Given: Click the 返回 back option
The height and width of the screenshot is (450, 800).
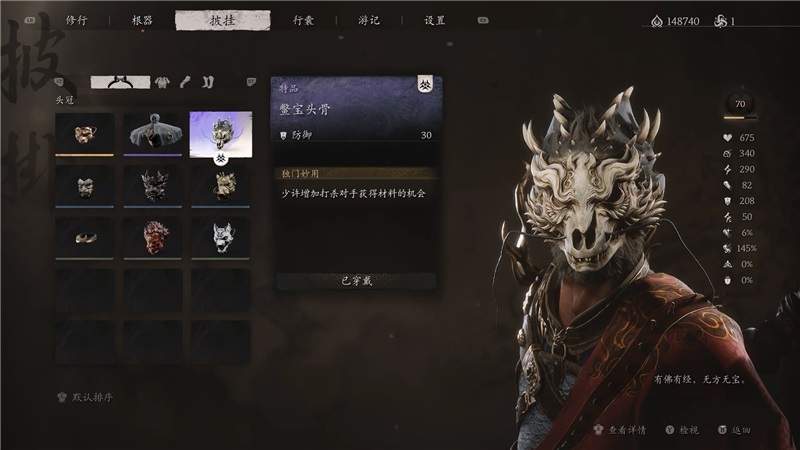Looking at the screenshot, I should pos(736,430).
